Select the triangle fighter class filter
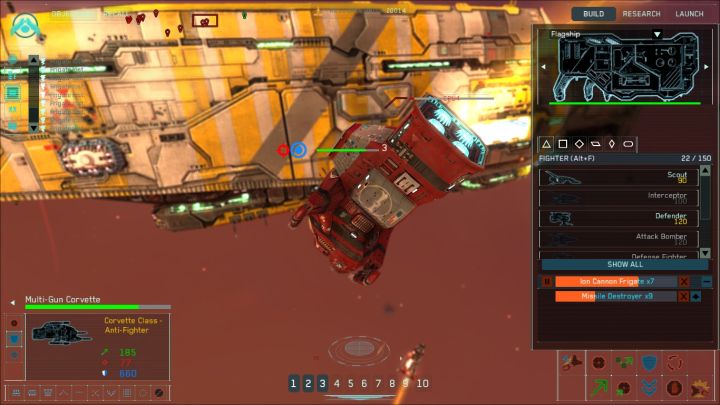The image size is (720, 405). point(546,144)
